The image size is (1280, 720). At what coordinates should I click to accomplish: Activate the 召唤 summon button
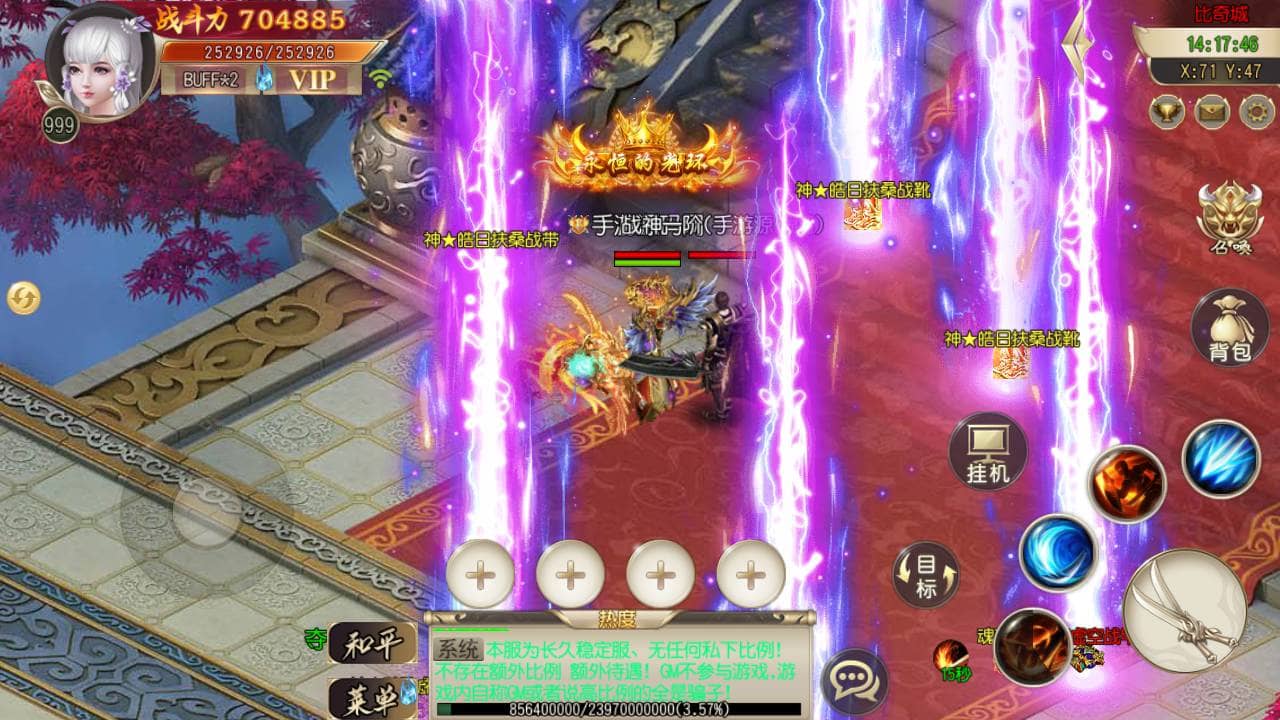1230,216
